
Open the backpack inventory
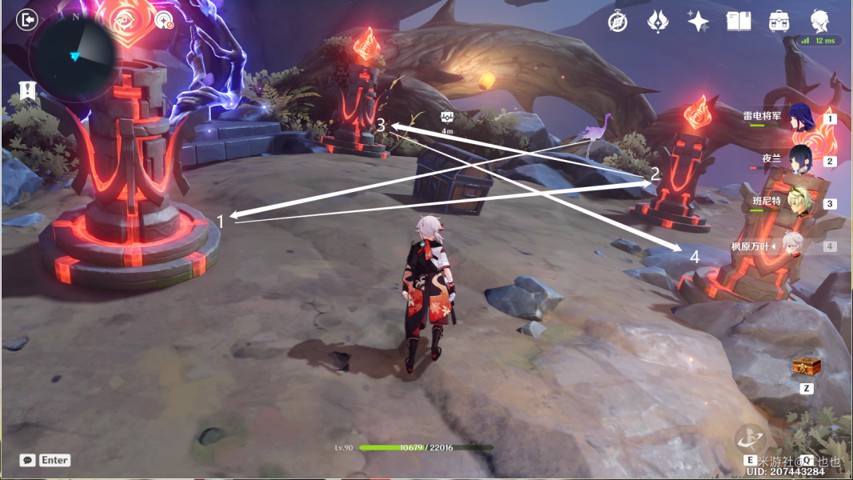point(779,21)
